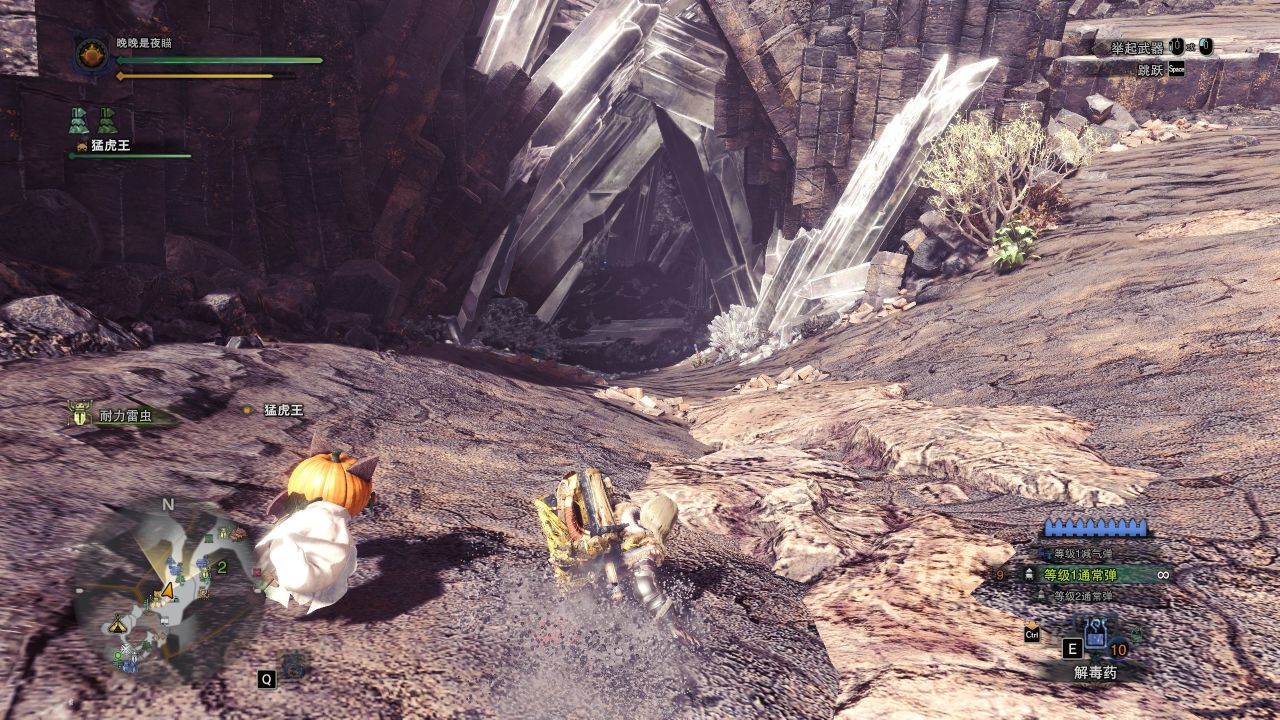Image resolution: width=1280 pixels, height=720 pixels.
Task: Select the camp tent marker on minimap
Action: click(119, 624)
